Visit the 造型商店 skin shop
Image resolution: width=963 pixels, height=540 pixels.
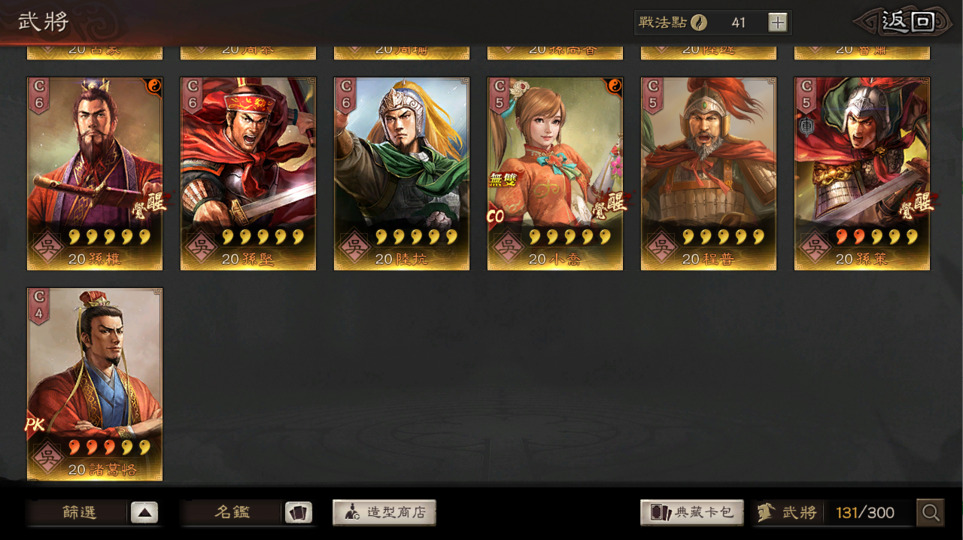point(384,513)
